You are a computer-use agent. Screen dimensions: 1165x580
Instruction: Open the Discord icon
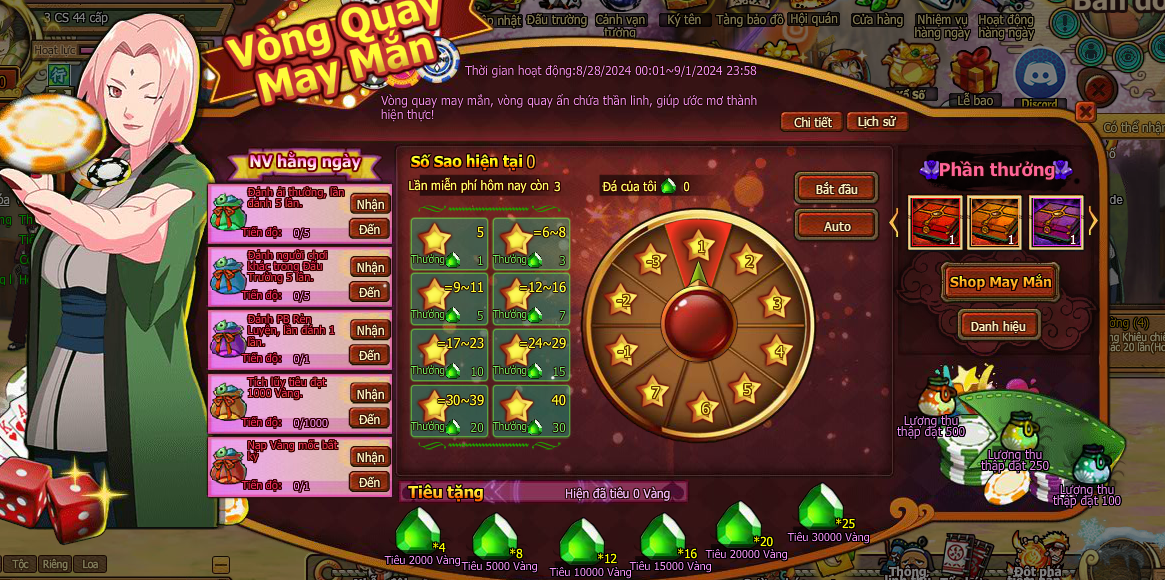(x=1039, y=76)
